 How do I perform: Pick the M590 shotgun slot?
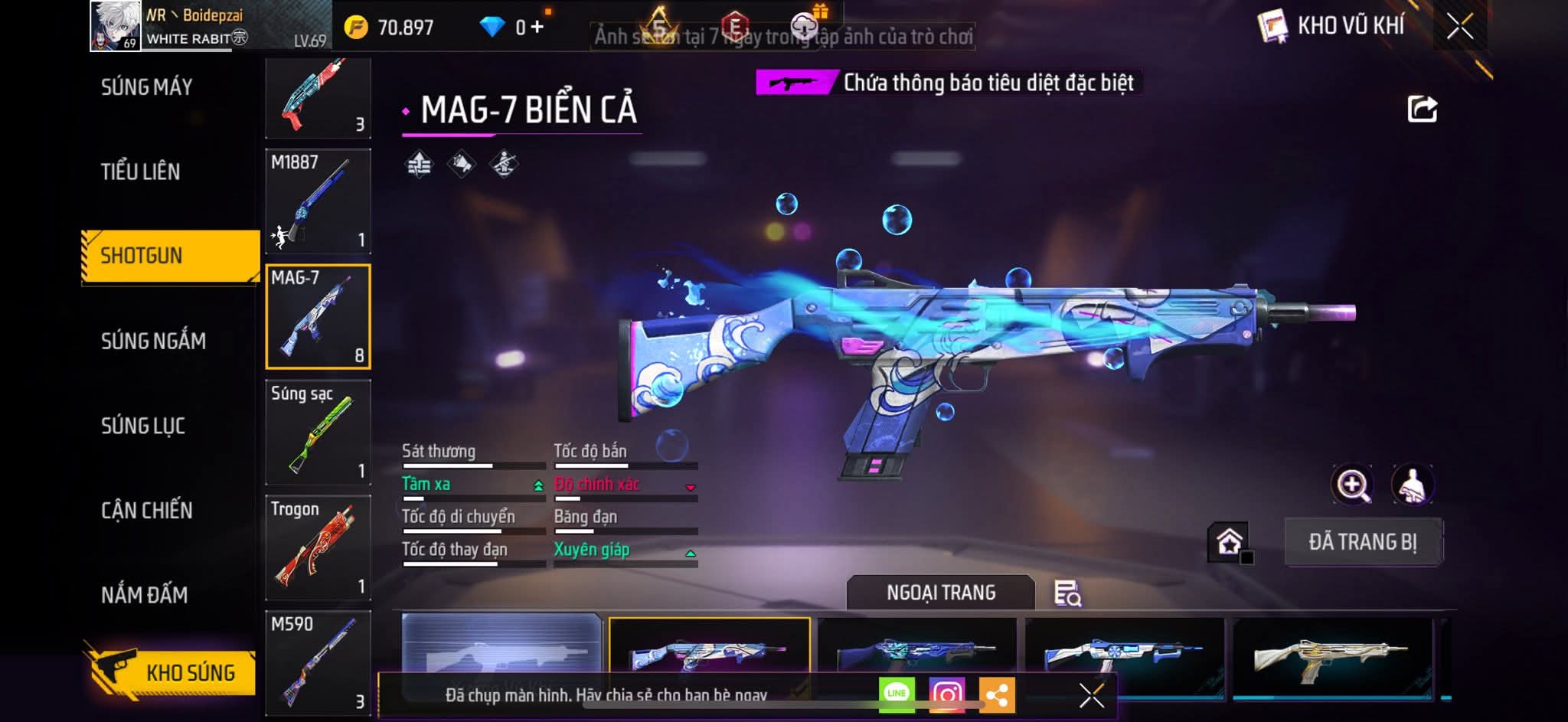click(318, 662)
